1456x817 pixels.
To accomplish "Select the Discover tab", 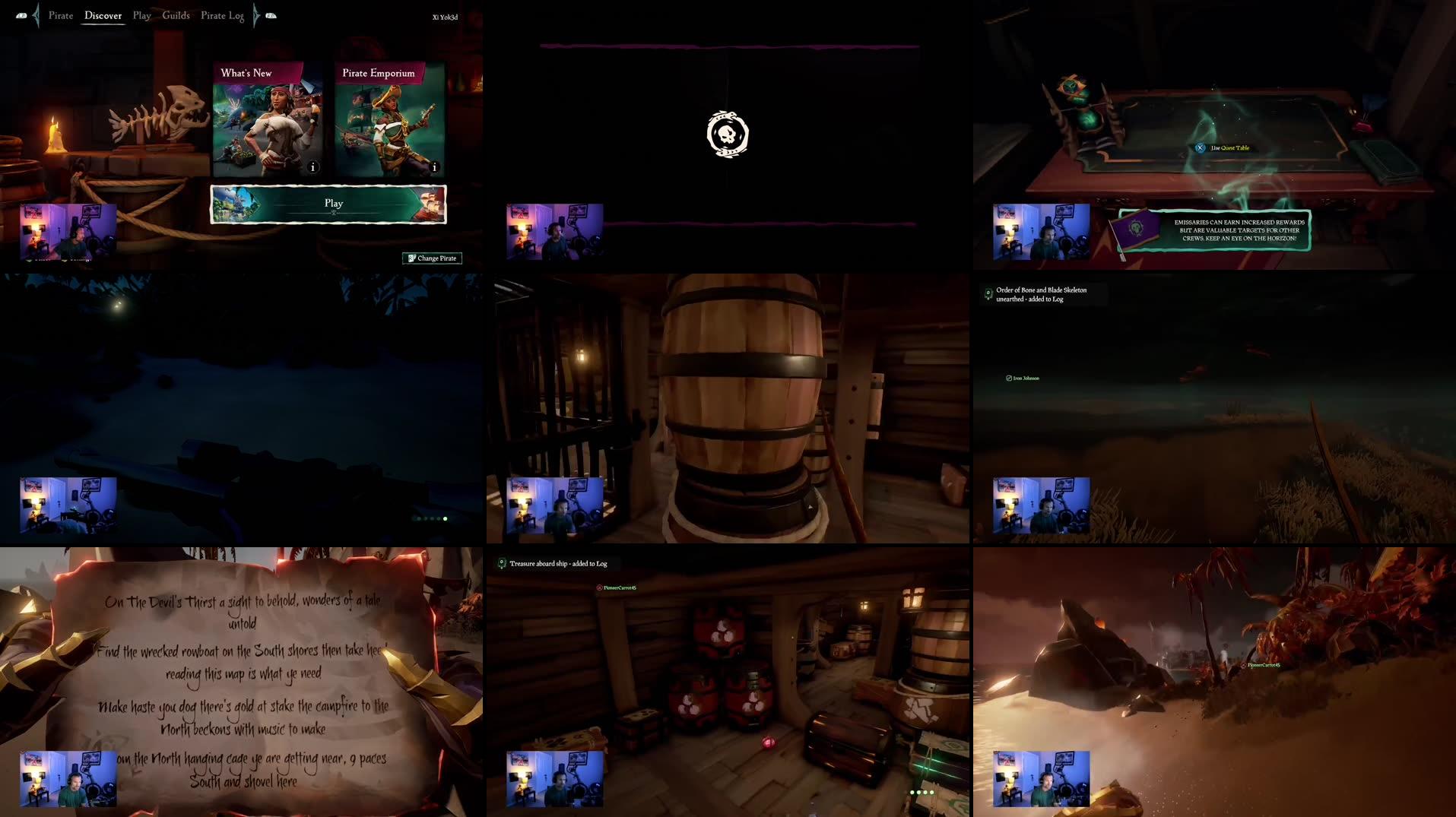I will coord(103,15).
